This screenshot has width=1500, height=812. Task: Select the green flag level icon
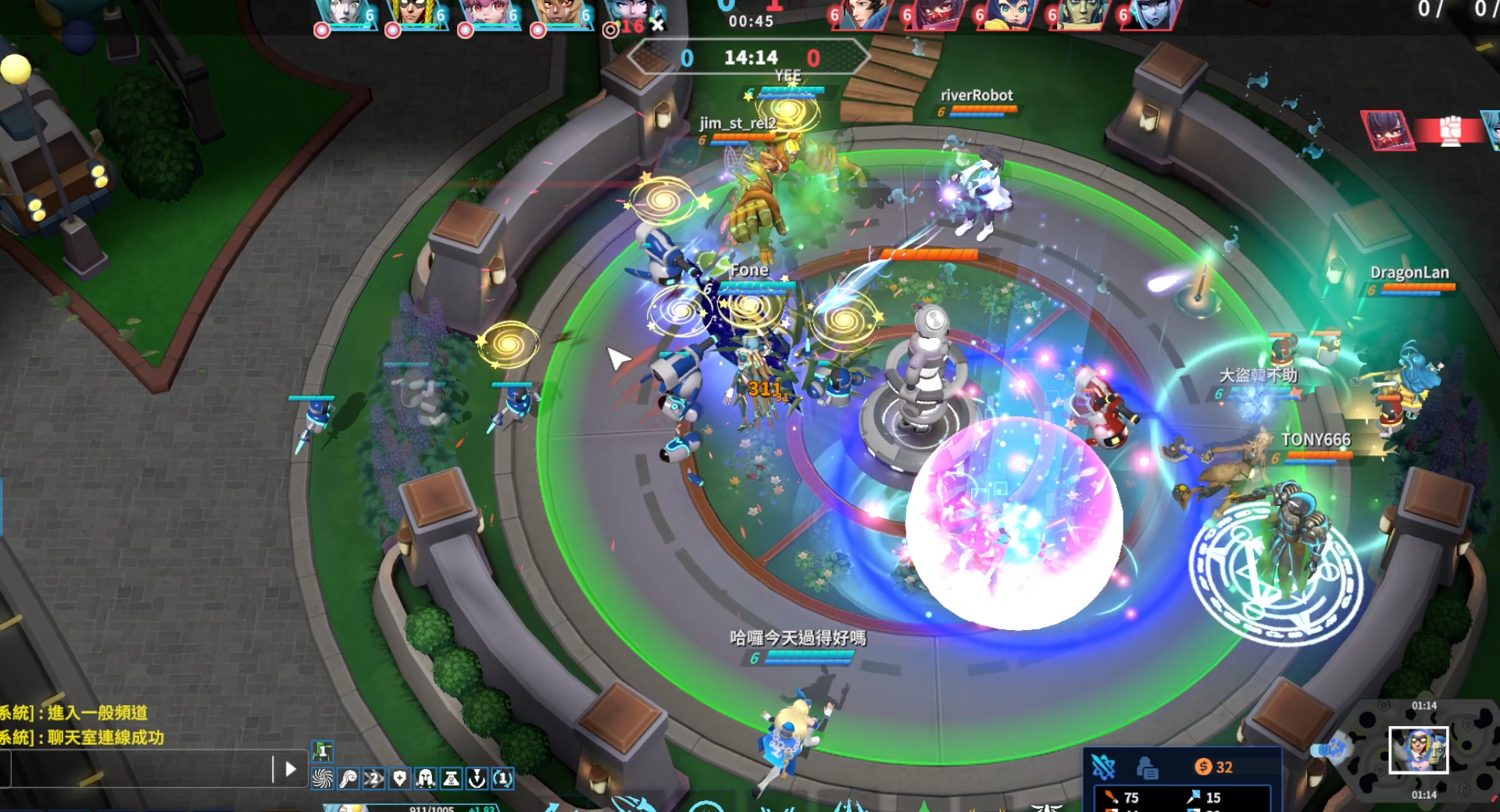323,751
